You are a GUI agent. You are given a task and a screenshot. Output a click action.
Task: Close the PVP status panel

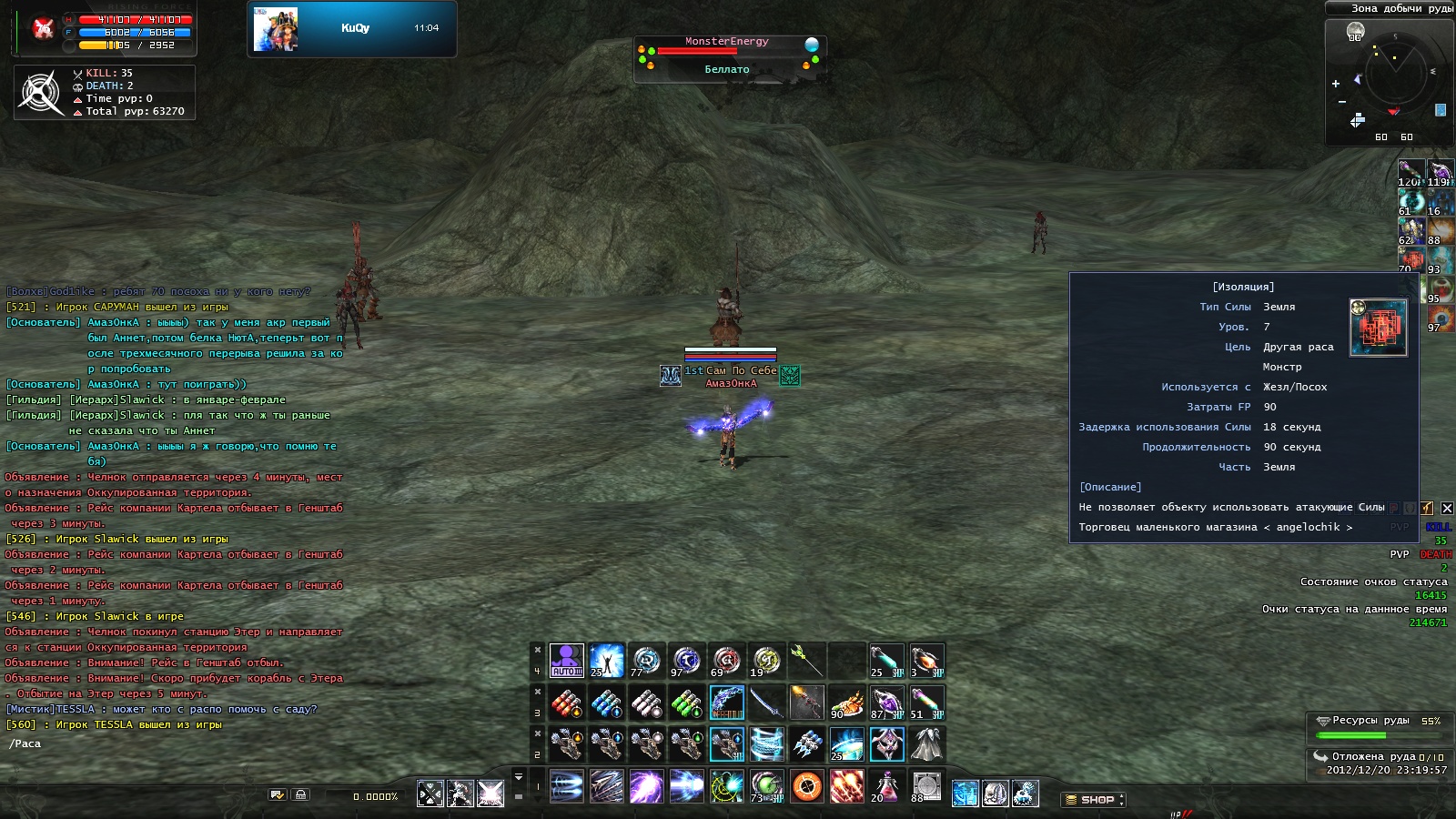click(x=1447, y=508)
